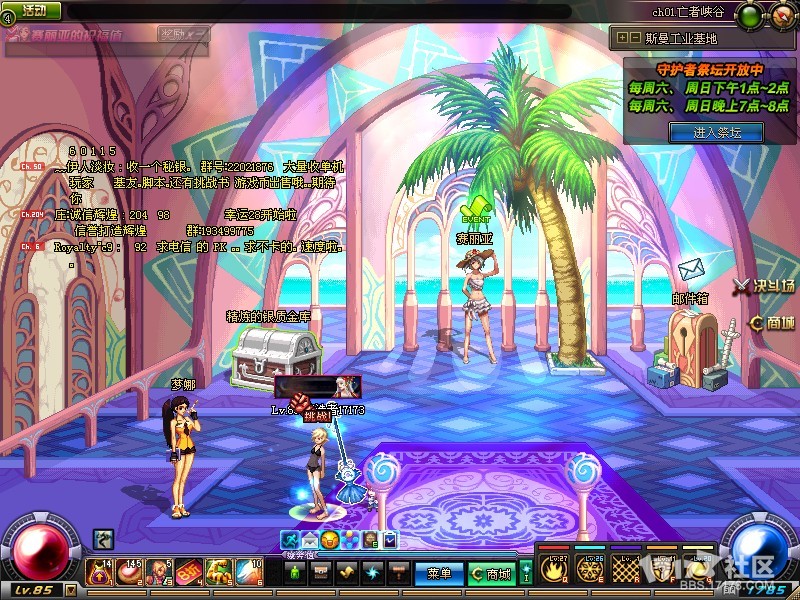Select the Ch.204 chat channel tag
The height and width of the screenshot is (600, 800).
click(x=32, y=215)
